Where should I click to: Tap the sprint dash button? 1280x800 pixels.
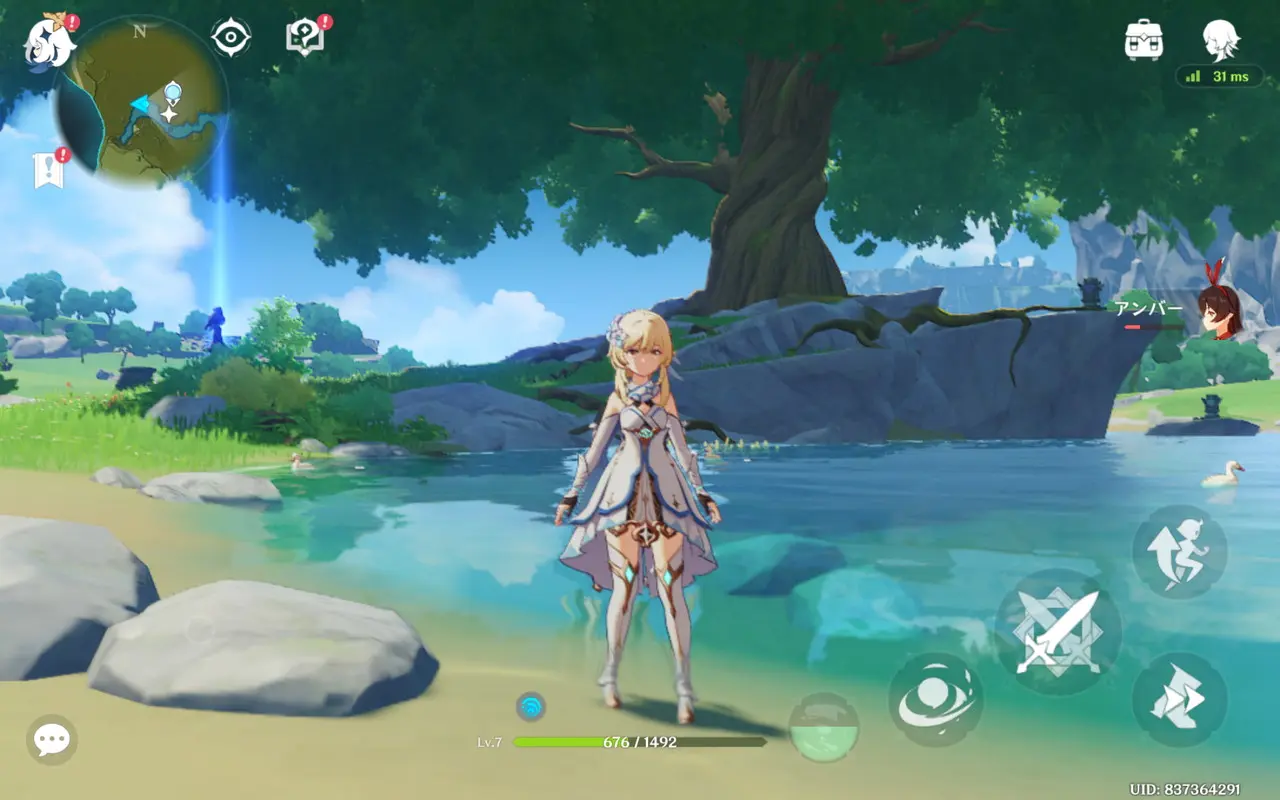point(1180,700)
